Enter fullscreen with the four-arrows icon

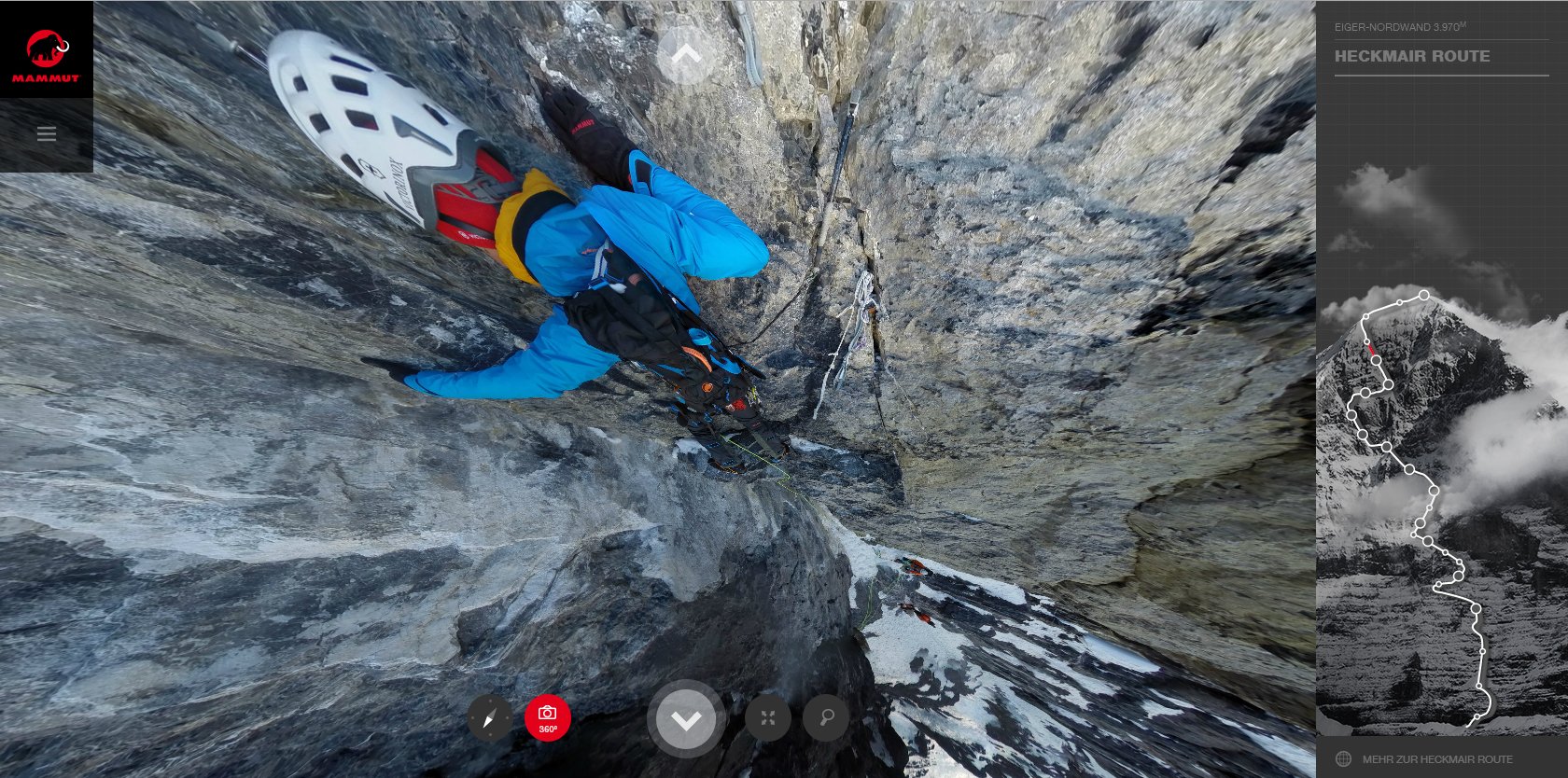768,717
